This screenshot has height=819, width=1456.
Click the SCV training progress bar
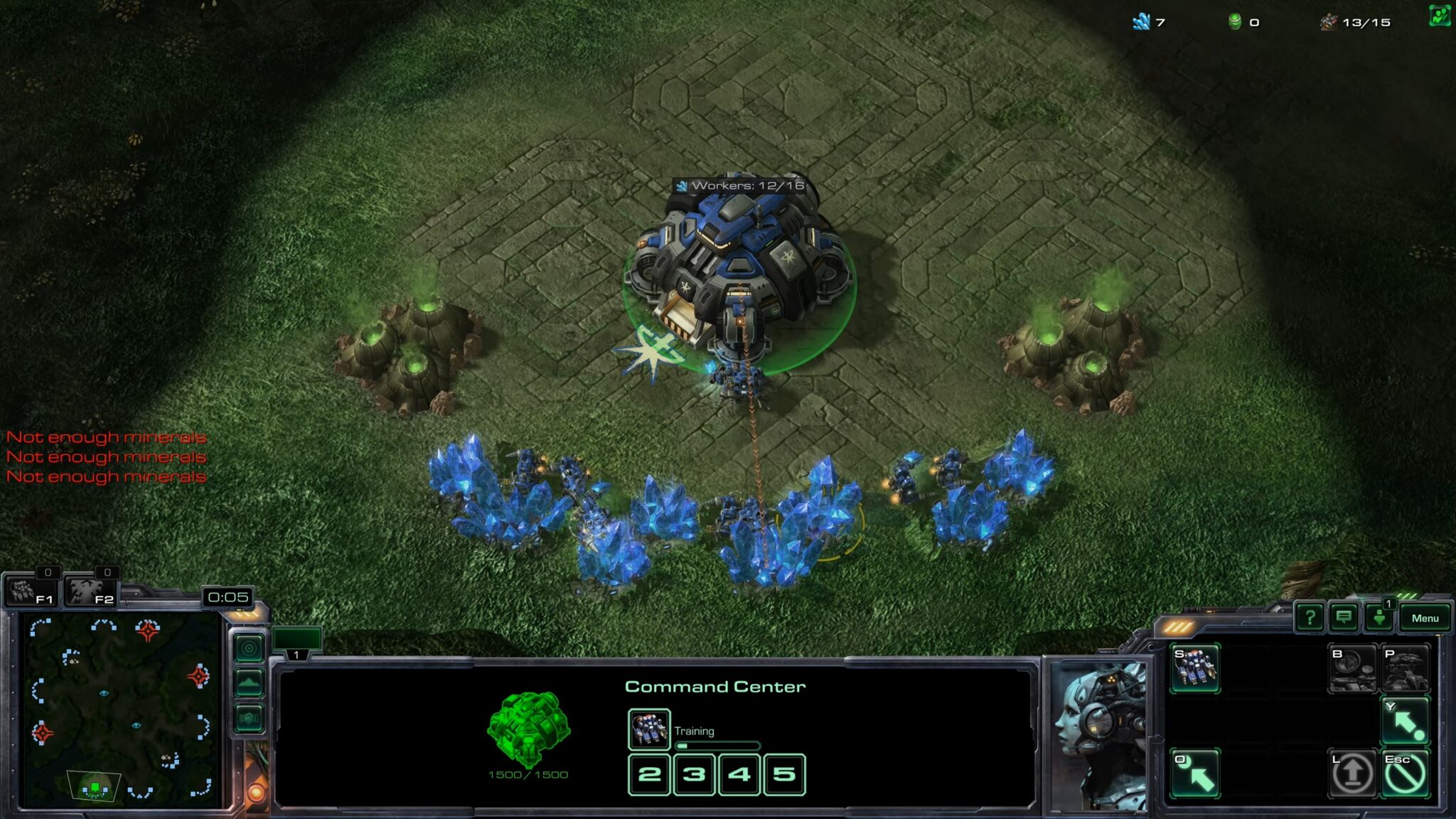719,744
